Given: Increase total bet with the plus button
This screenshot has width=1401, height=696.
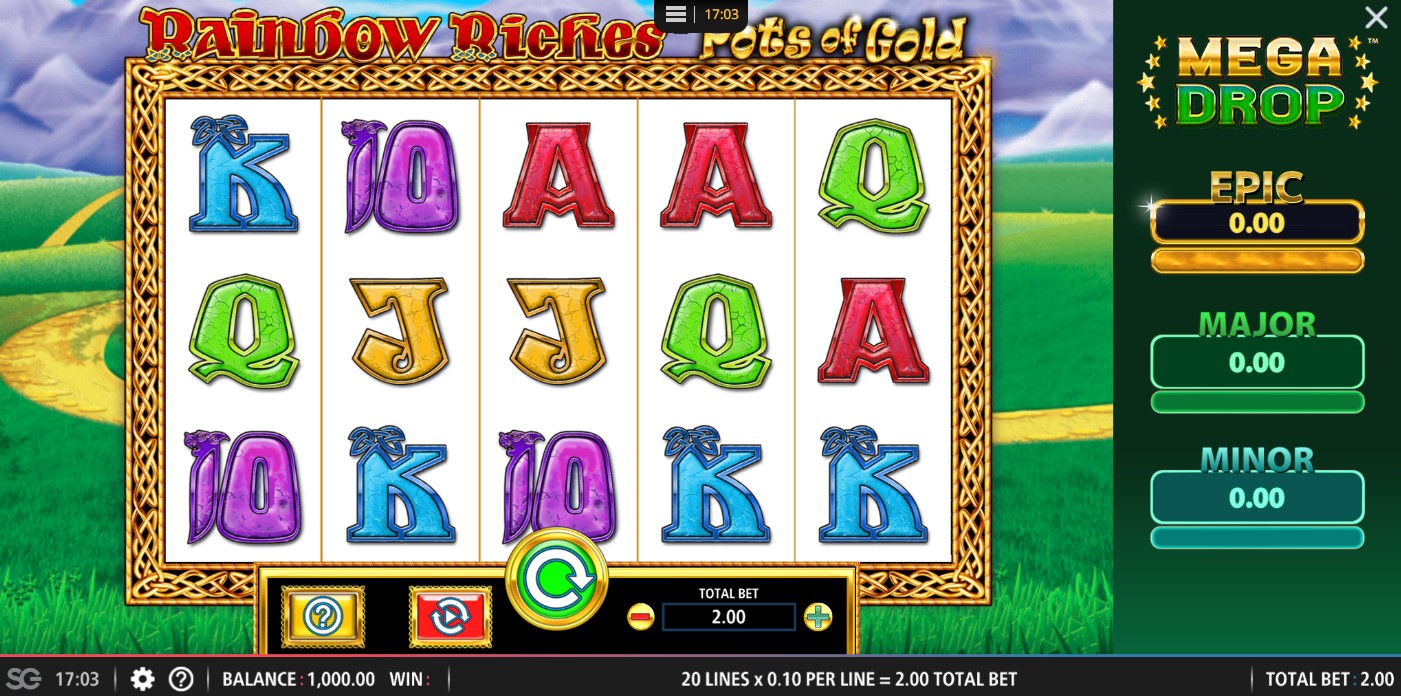Looking at the screenshot, I should (818, 617).
